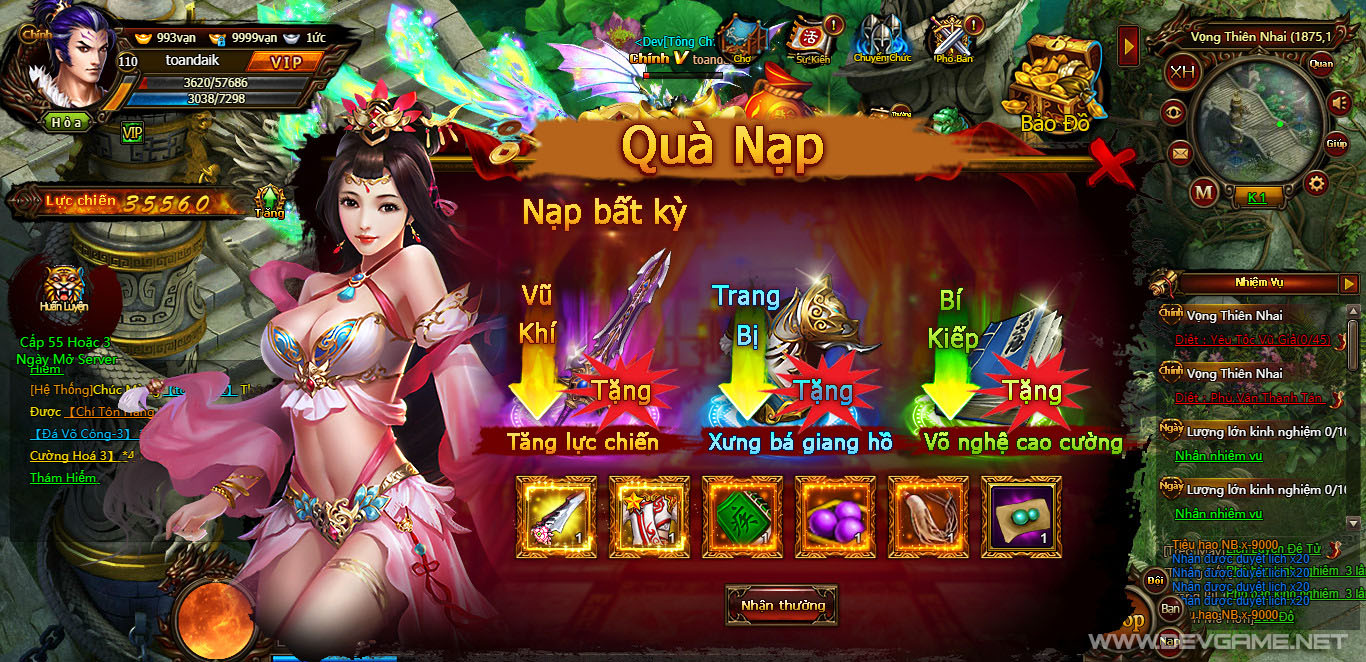Open the Chuyển Chức helmet icon
Screen dimensions: 1366x662
tap(882, 40)
